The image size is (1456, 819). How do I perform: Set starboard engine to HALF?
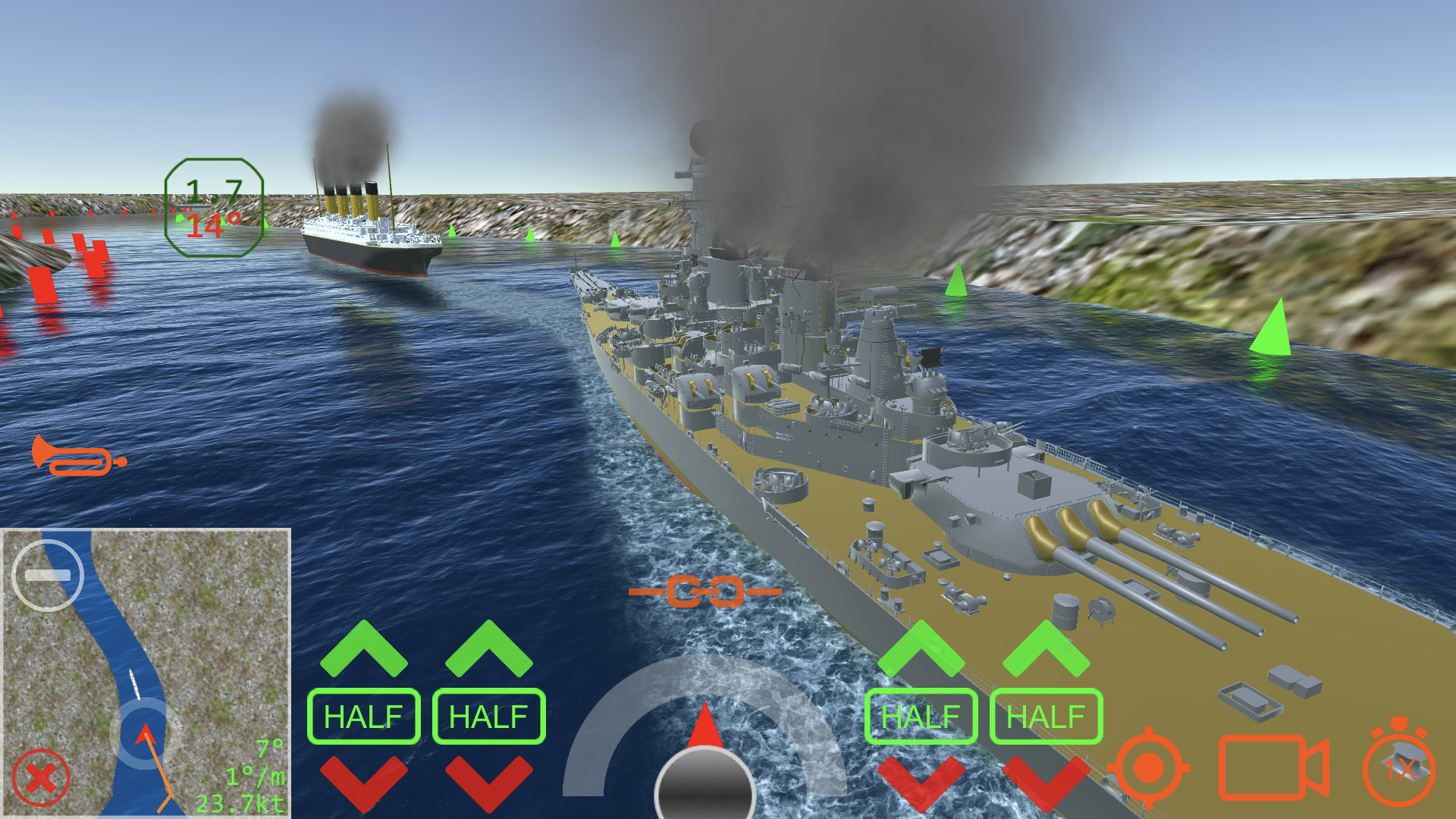click(921, 715)
